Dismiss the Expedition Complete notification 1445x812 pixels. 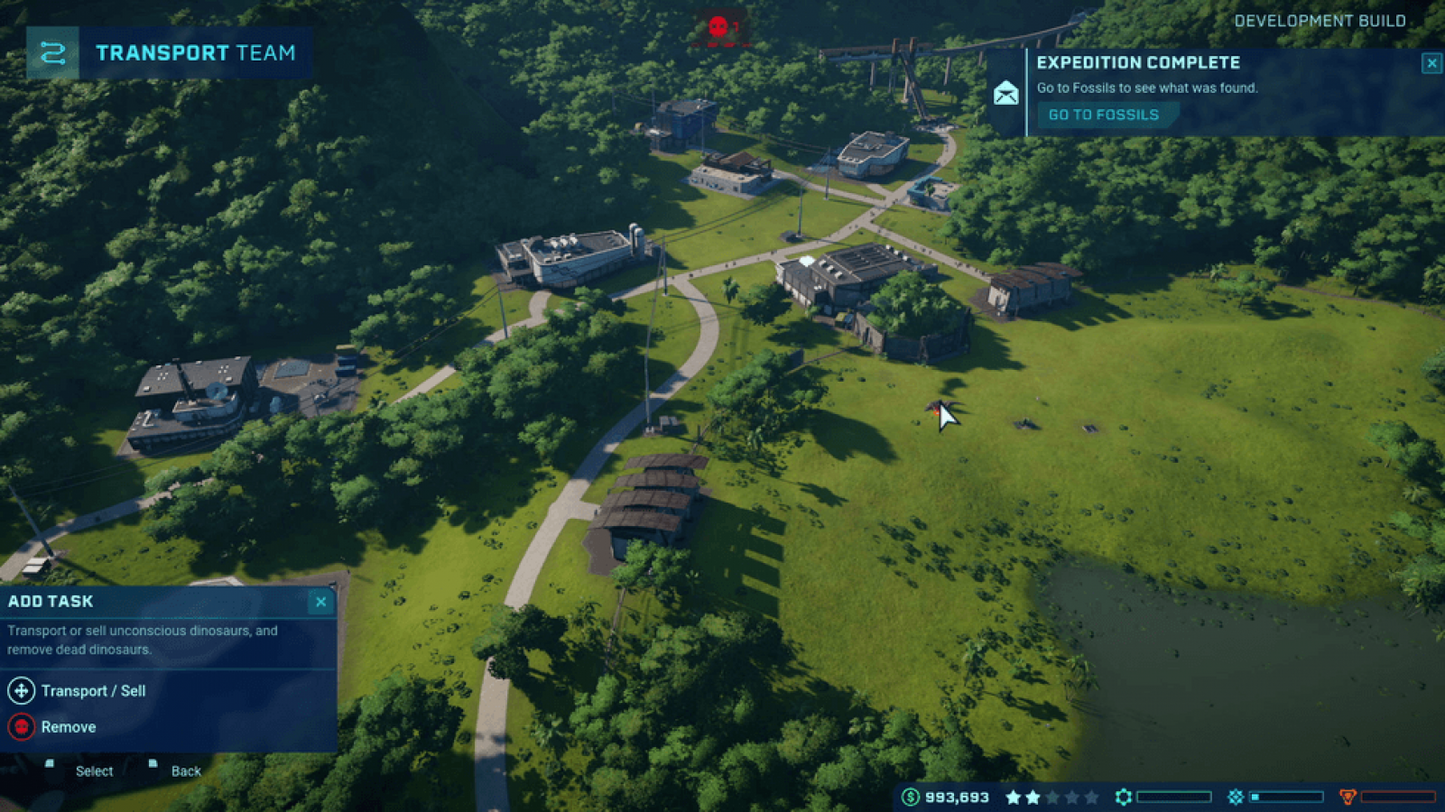click(1431, 62)
